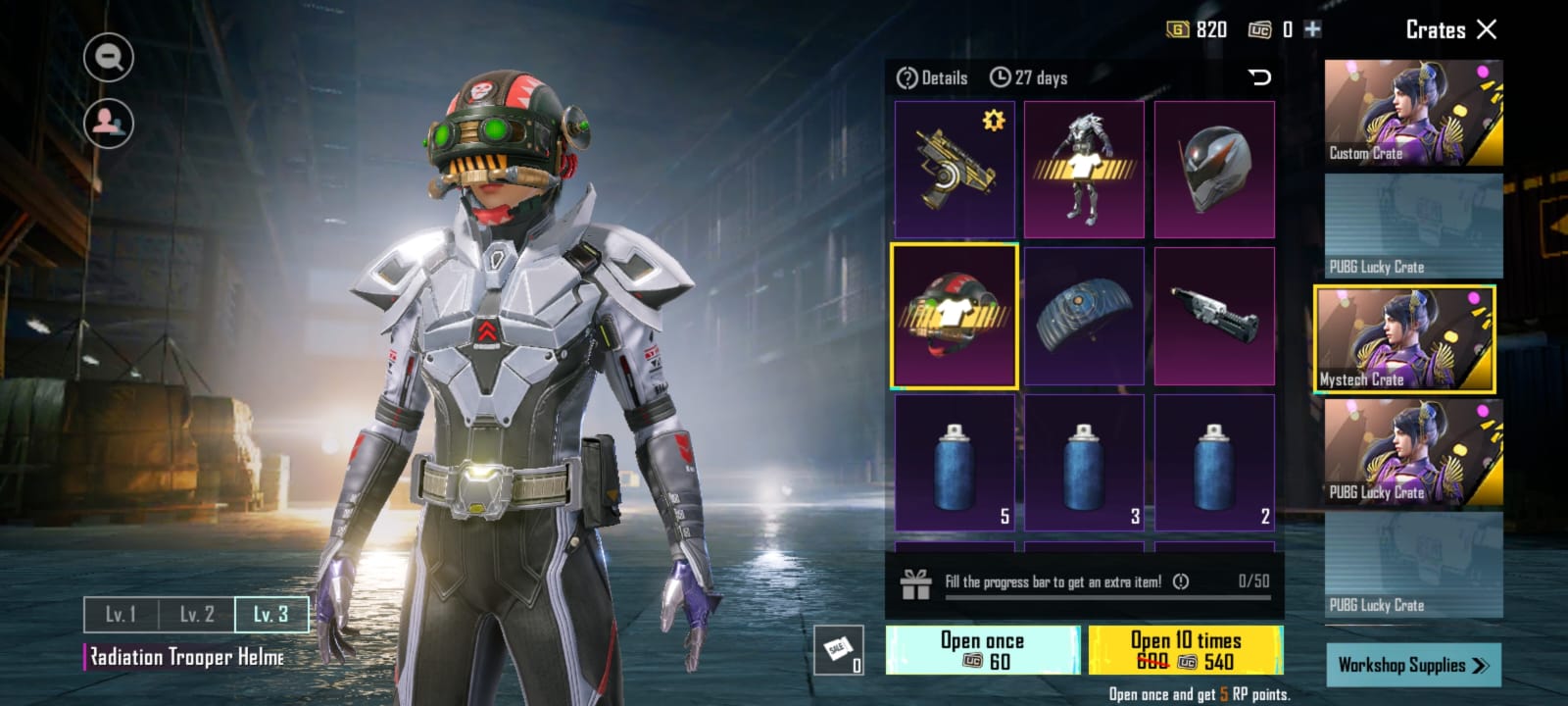Select the Mystech Crate thumbnail
1568x706 pixels.
click(x=1404, y=339)
